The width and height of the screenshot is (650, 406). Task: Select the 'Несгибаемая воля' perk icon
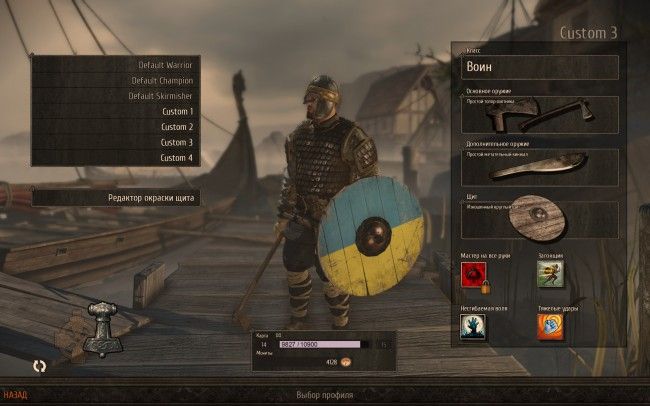coord(473,327)
